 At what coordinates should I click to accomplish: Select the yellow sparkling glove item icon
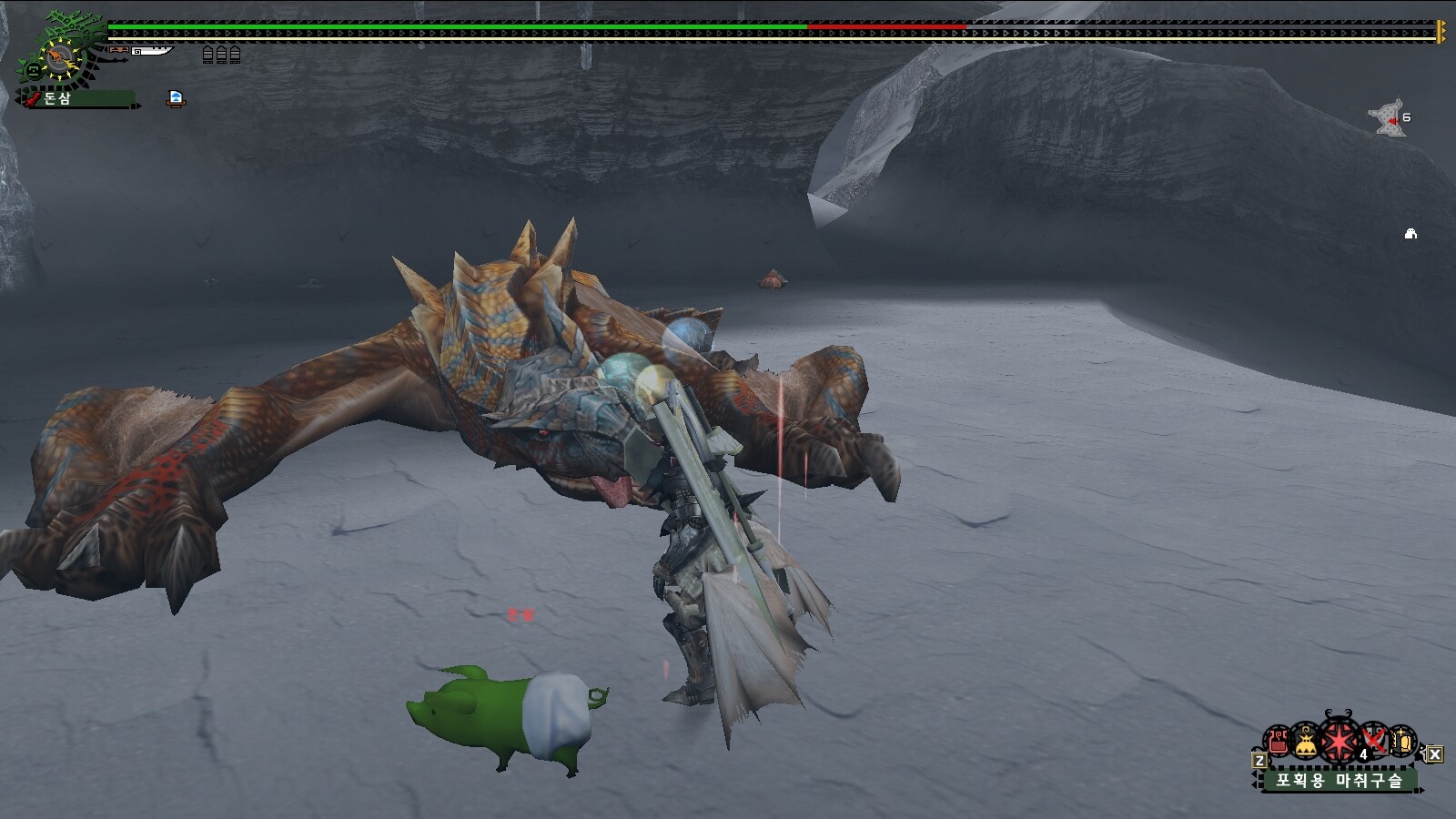(1402, 743)
